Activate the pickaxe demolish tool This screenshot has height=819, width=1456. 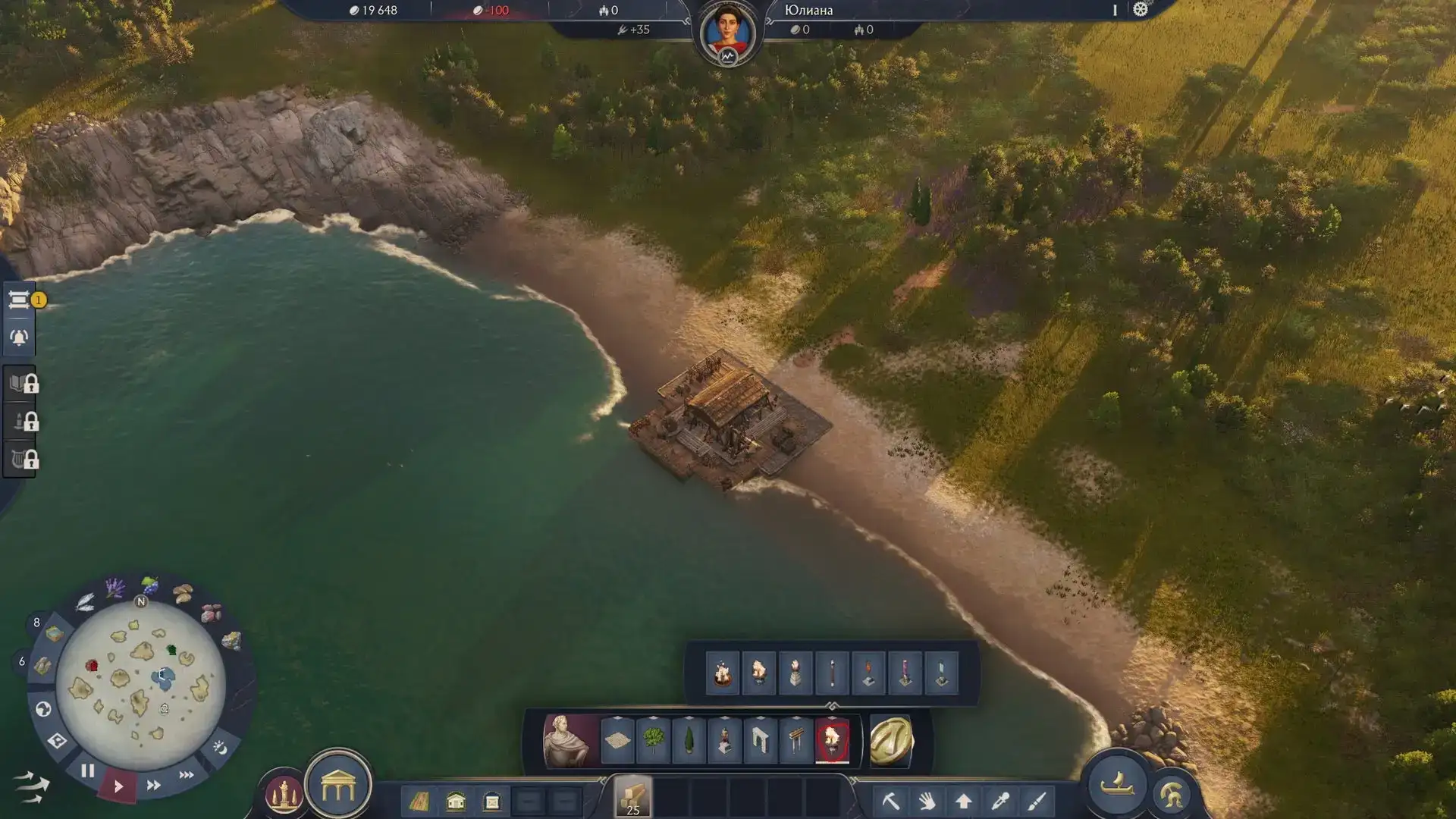(890, 801)
